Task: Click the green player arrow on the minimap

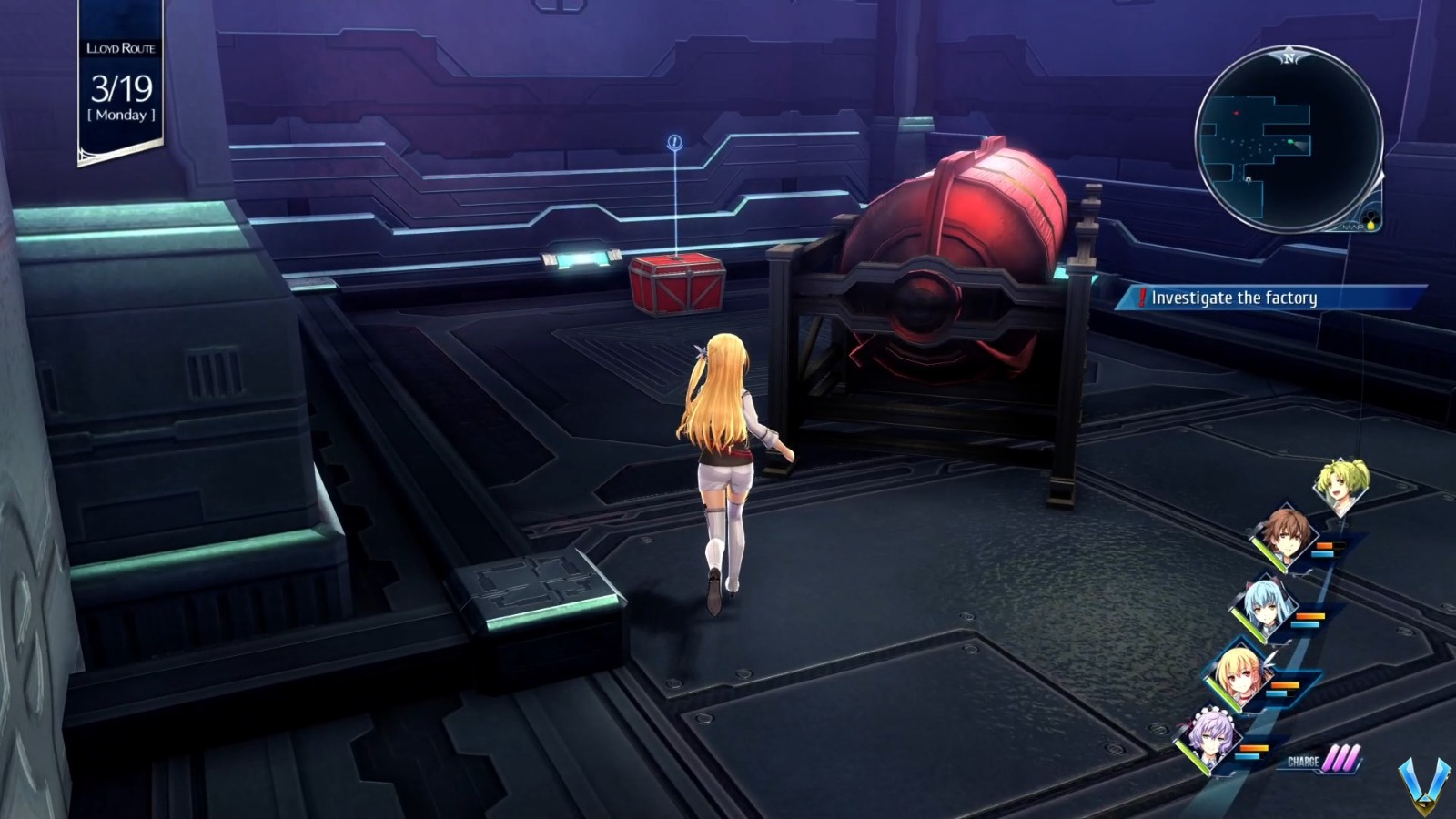Action: pyautogui.click(x=1290, y=142)
